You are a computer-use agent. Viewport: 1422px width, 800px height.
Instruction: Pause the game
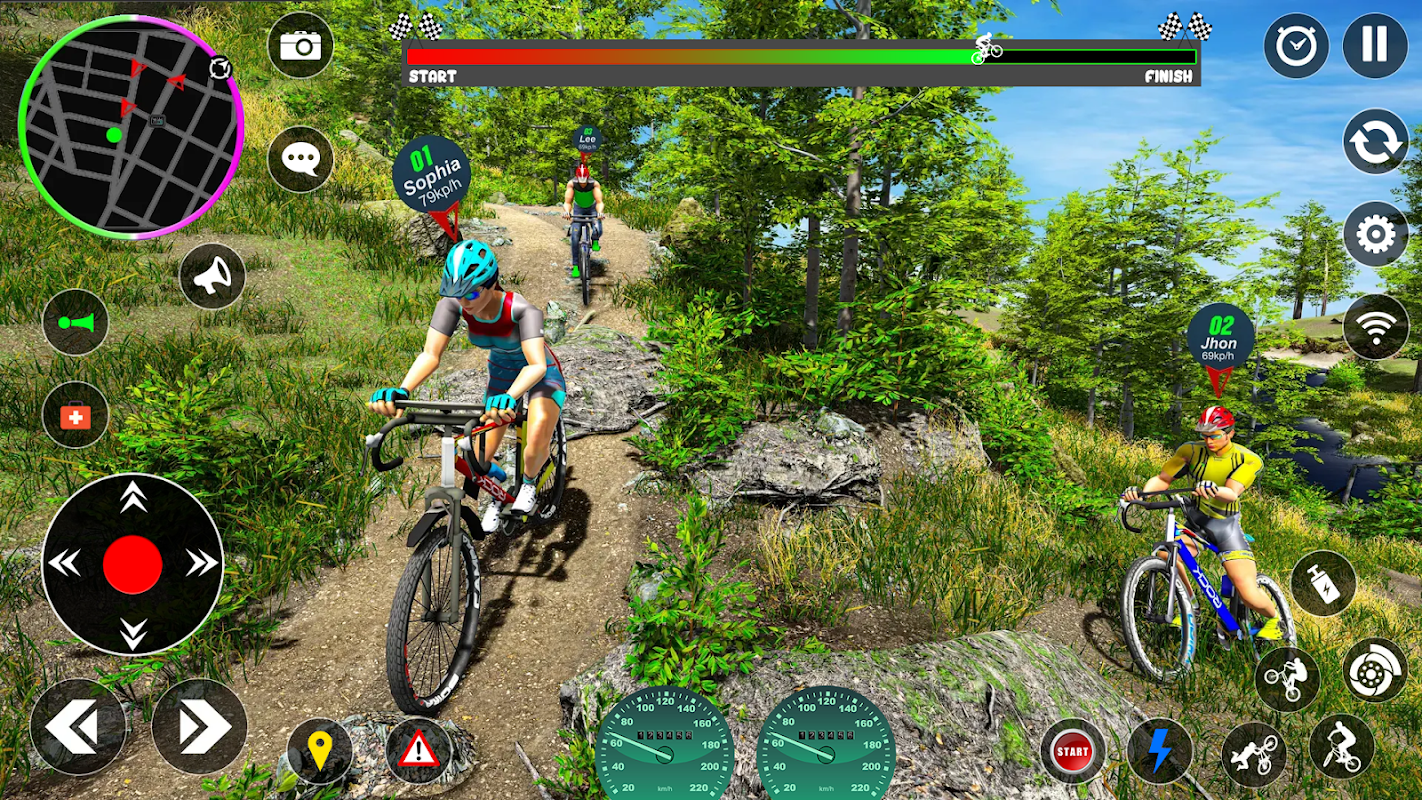point(1375,45)
